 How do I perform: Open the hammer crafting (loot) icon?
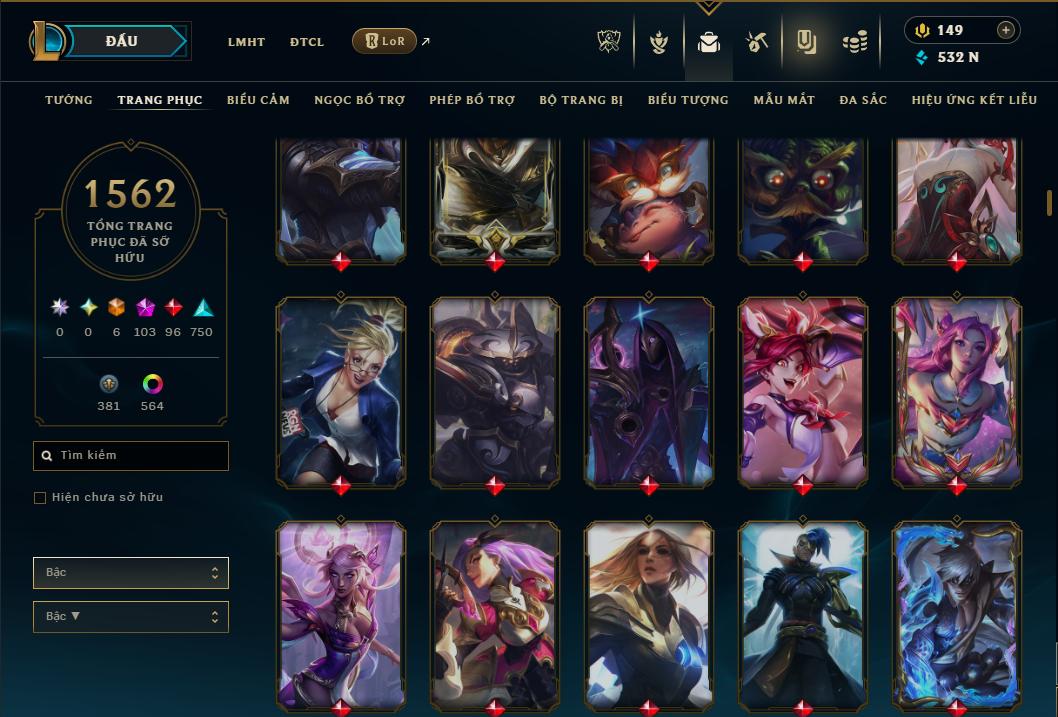[756, 42]
